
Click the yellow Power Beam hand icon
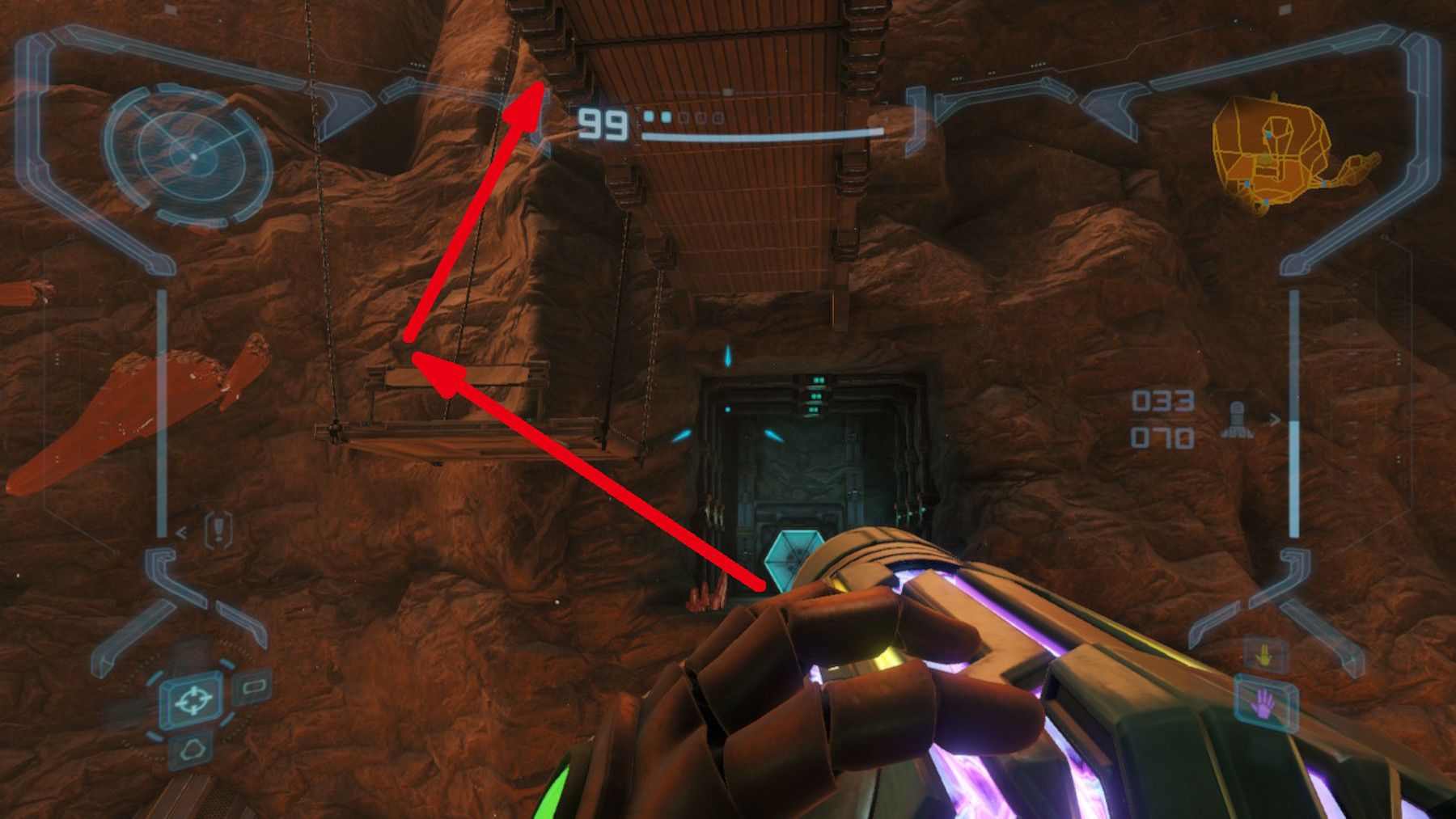click(x=1264, y=656)
